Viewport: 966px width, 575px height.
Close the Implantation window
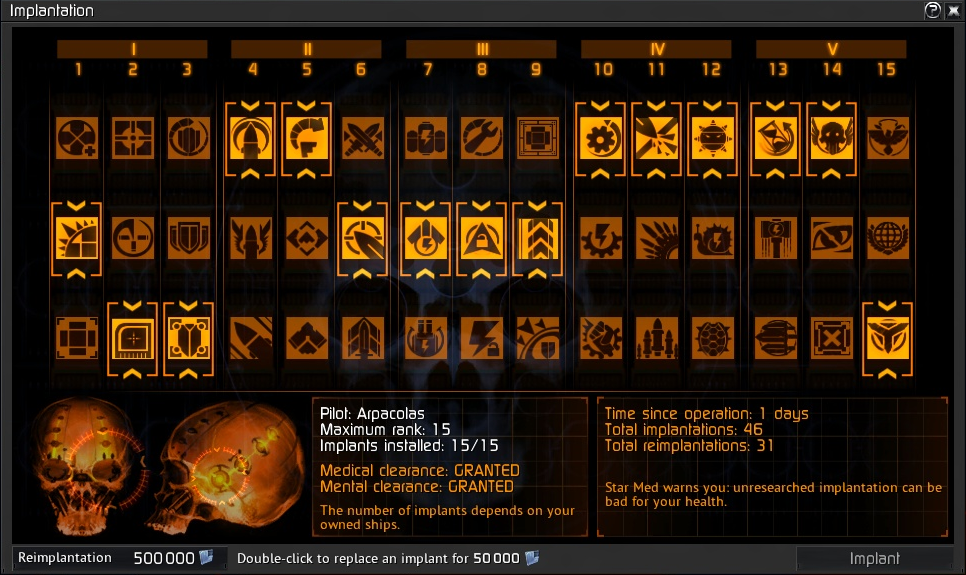pyautogui.click(x=953, y=11)
